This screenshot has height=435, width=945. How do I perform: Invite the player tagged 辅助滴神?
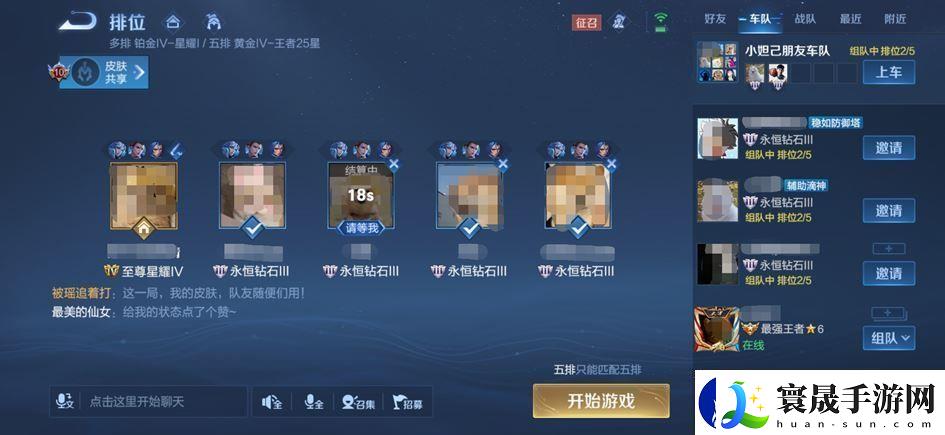pyautogui.click(x=888, y=211)
